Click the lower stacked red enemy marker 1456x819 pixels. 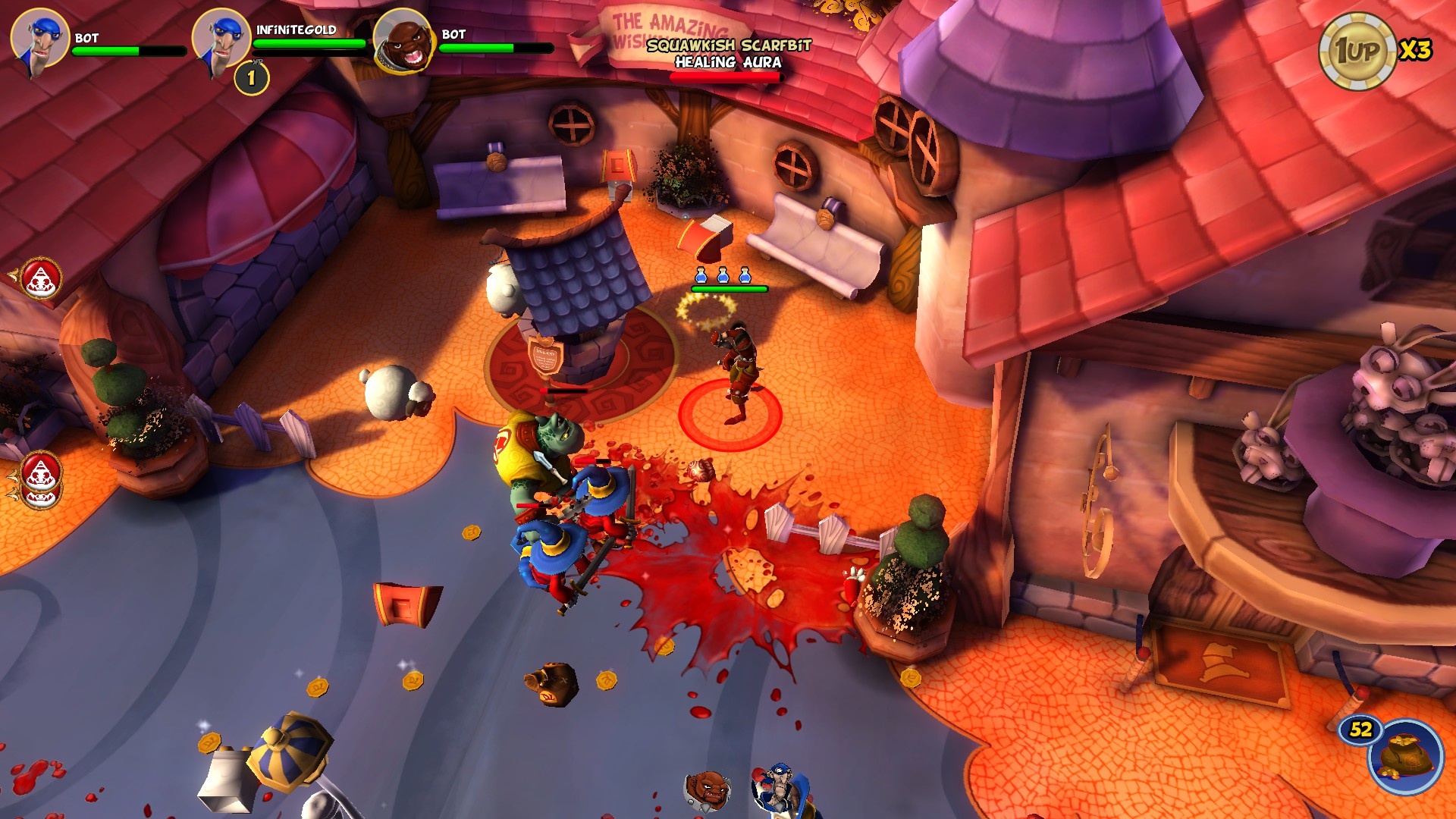[41, 481]
